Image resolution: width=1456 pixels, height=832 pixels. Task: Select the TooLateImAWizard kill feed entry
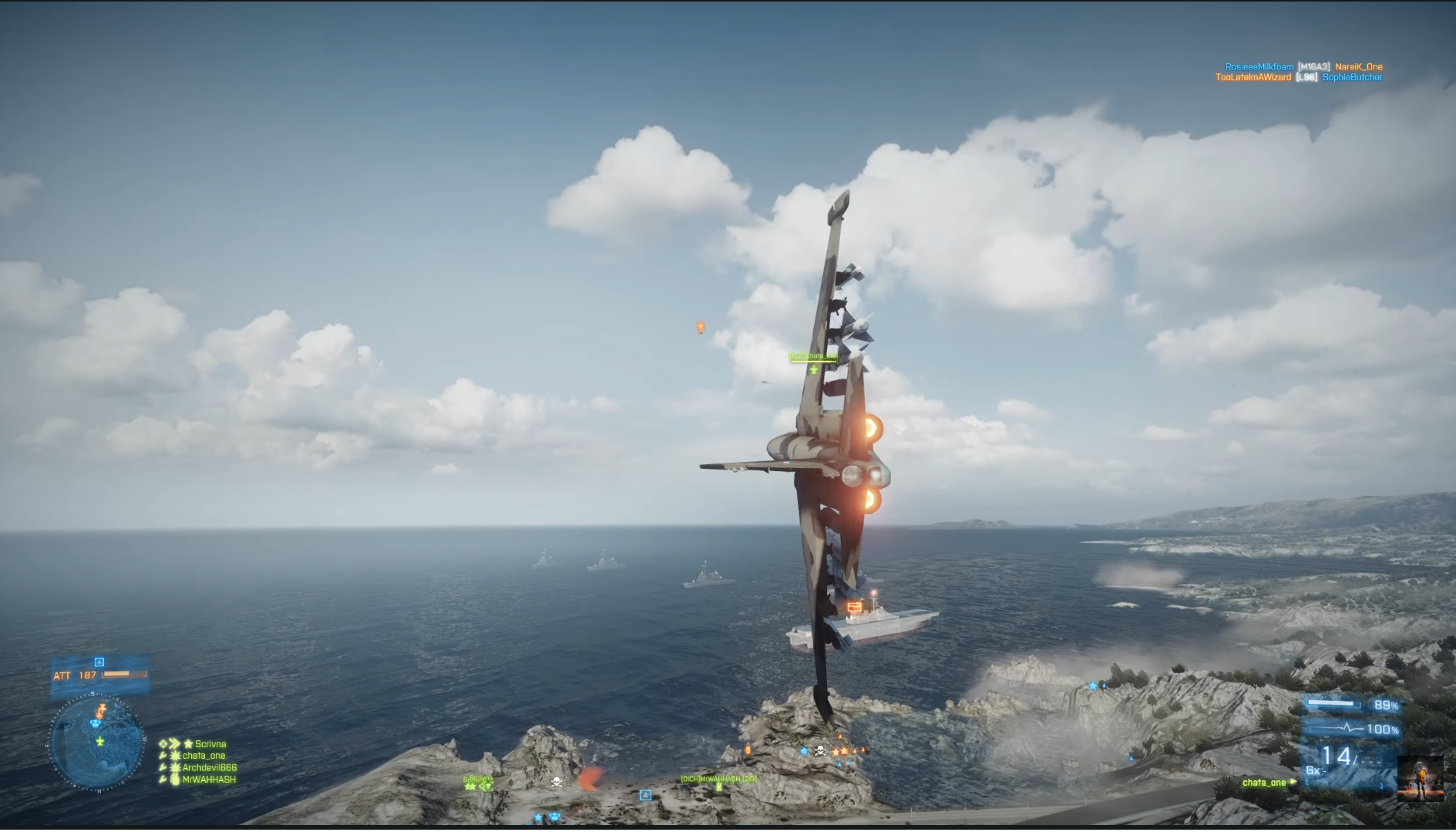tap(1253, 77)
